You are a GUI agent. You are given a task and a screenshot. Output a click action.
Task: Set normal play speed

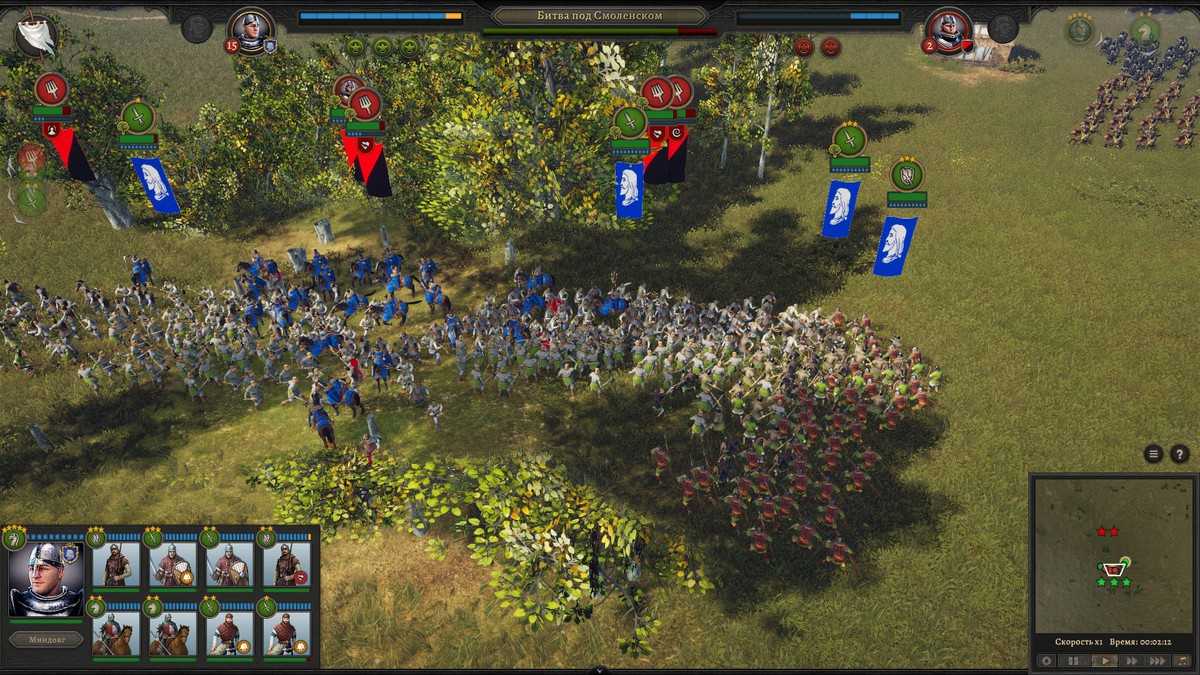coord(1104,660)
